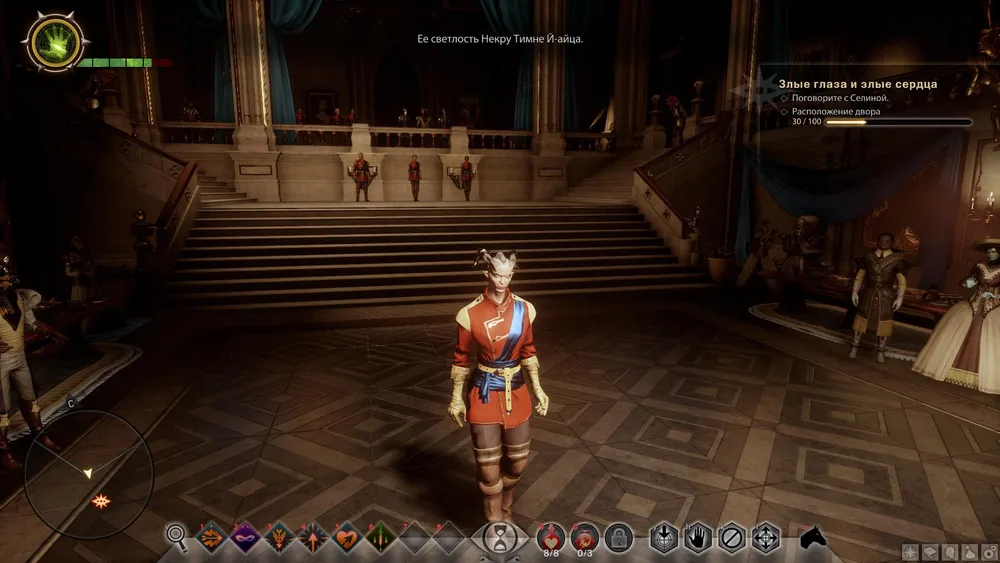Activate the magnifying glass search icon

click(x=177, y=537)
